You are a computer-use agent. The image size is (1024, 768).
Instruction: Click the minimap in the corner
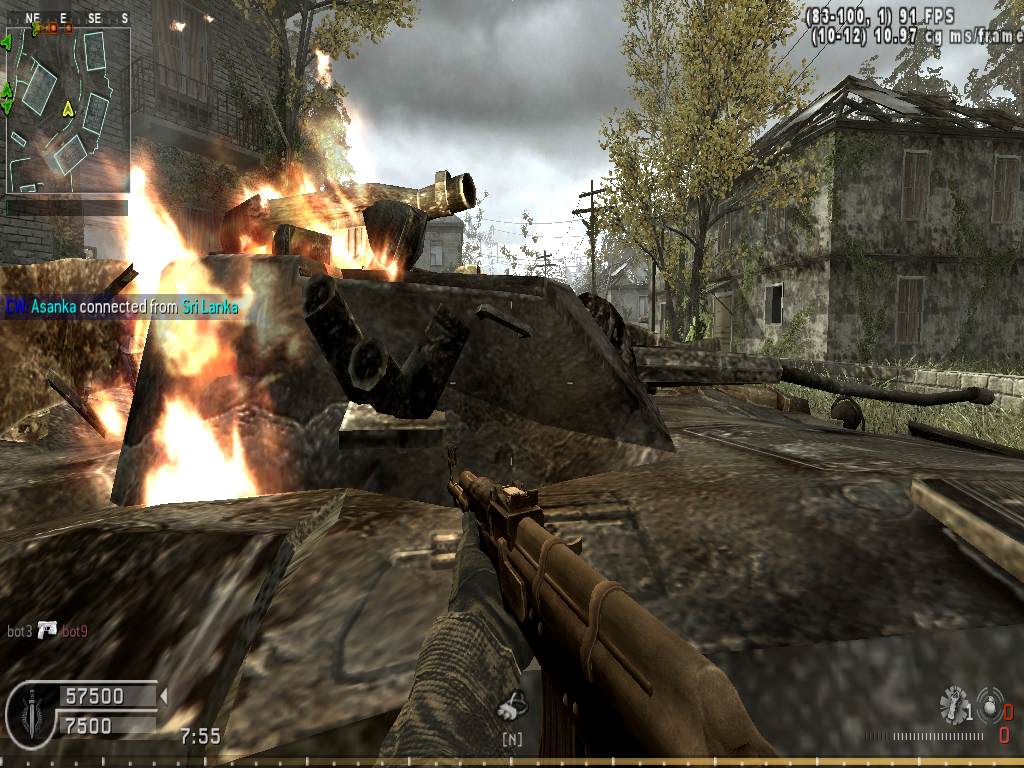pos(68,110)
